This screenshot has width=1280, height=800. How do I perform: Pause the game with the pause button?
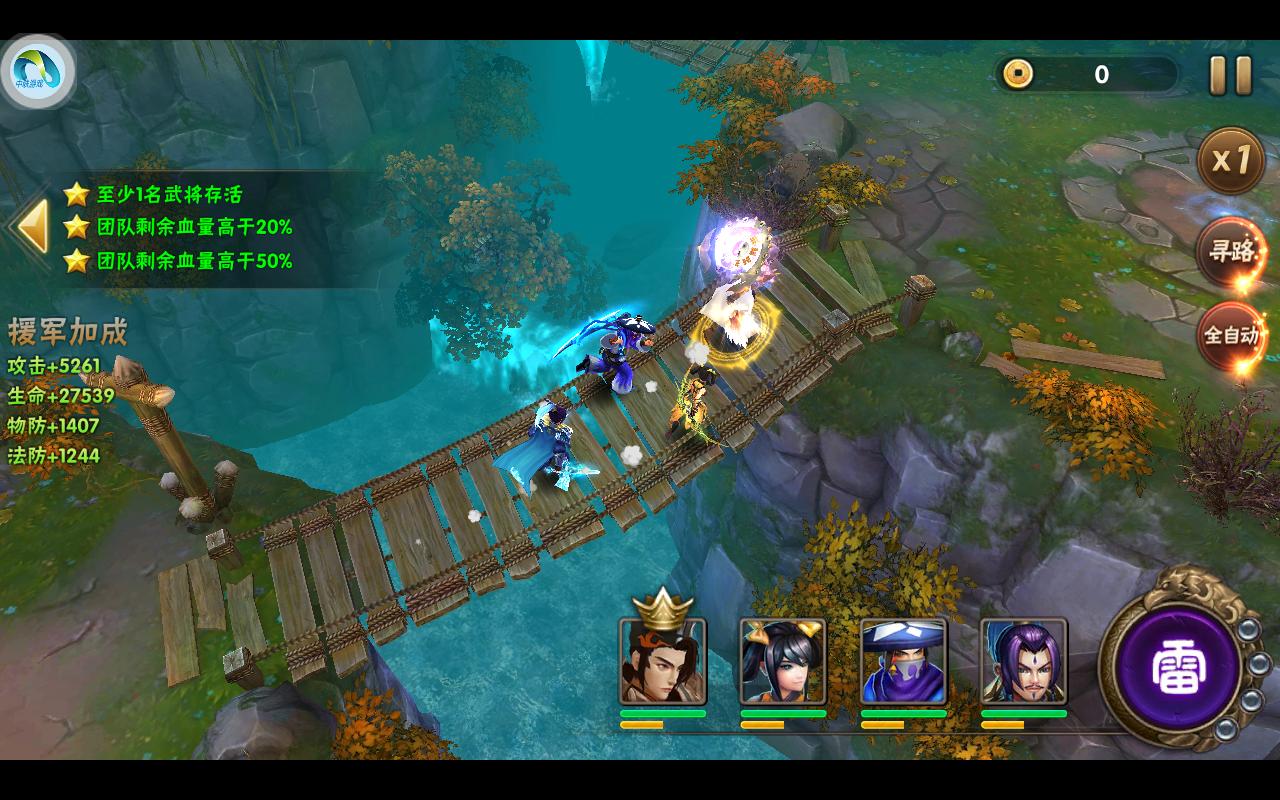1230,75
